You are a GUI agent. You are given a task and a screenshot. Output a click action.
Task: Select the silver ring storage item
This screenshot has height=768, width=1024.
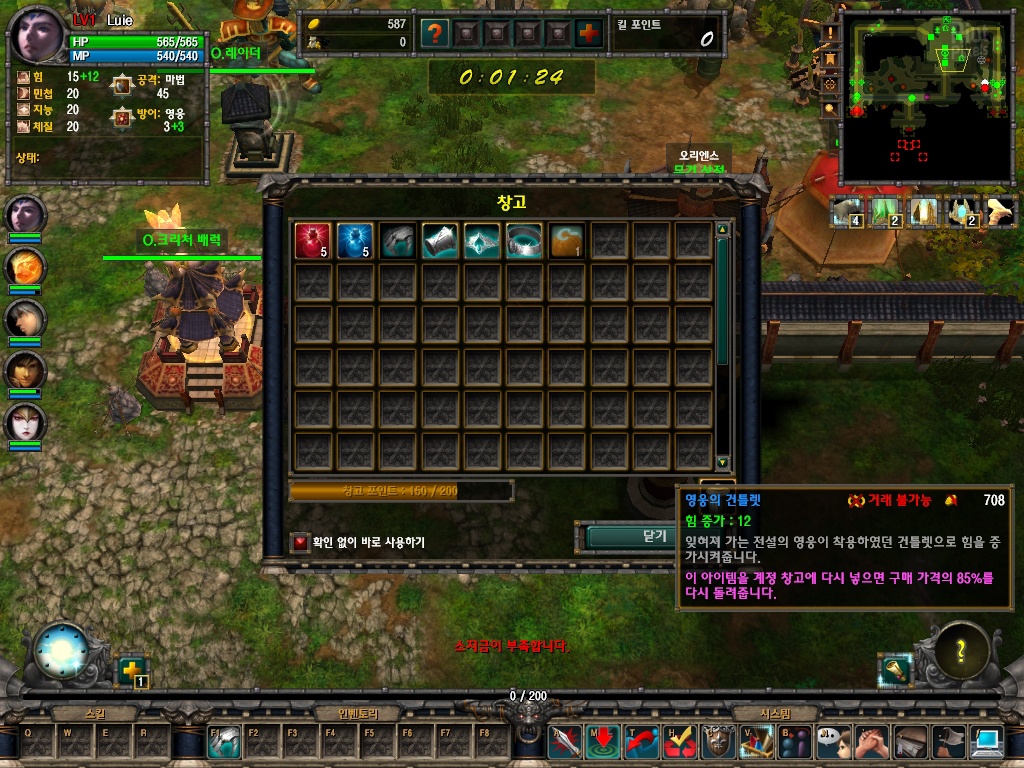(523, 241)
